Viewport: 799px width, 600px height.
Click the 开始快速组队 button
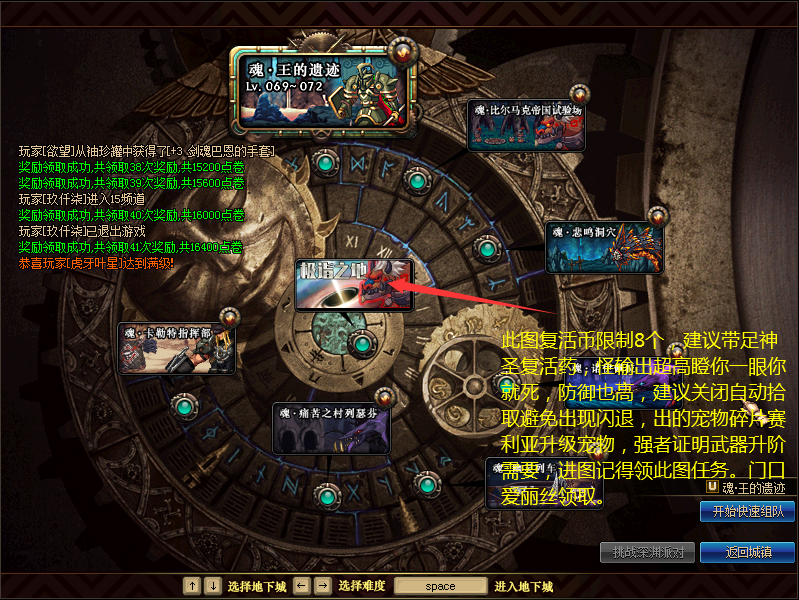(x=747, y=511)
